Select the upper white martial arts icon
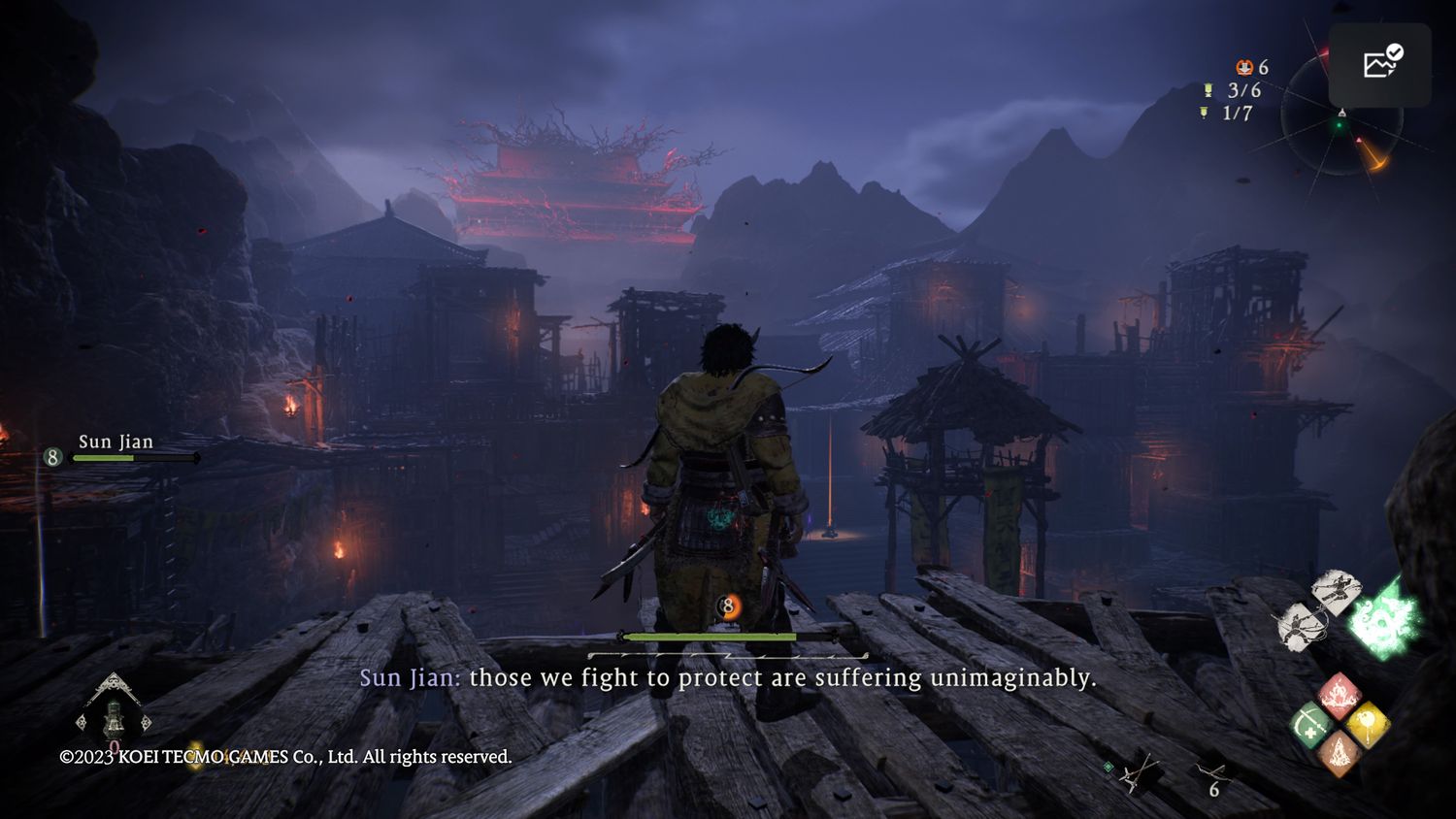The width and height of the screenshot is (1456, 819). click(1336, 591)
